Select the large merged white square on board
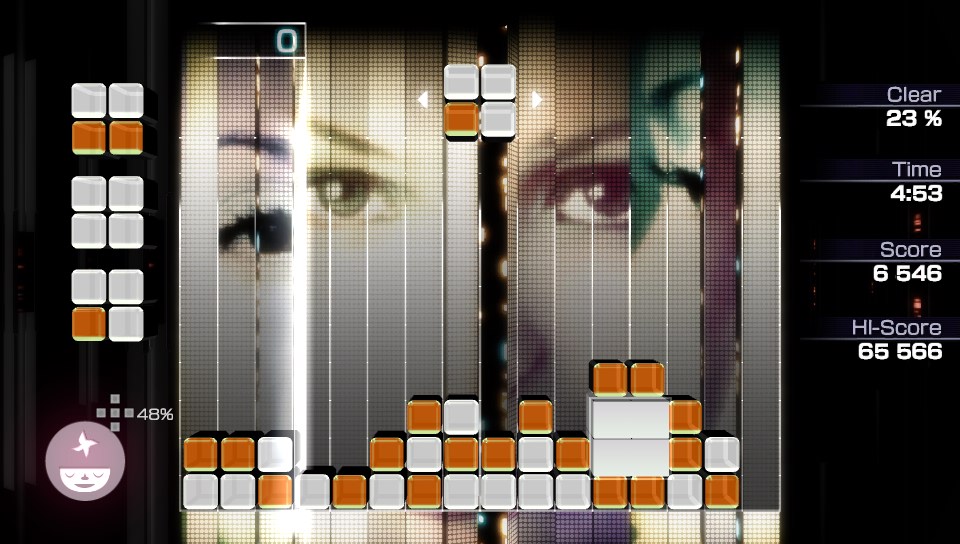 630,437
